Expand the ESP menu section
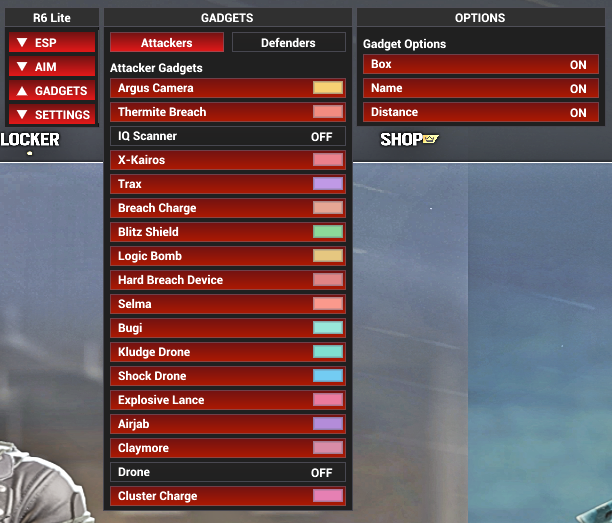Screen dimensions: 612x523 tap(52, 43)
